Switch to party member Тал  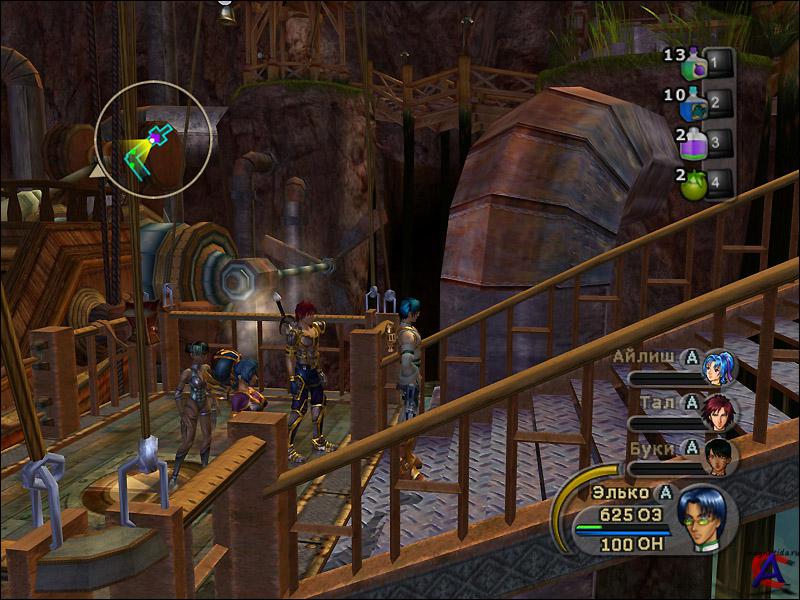coord(718,412)
